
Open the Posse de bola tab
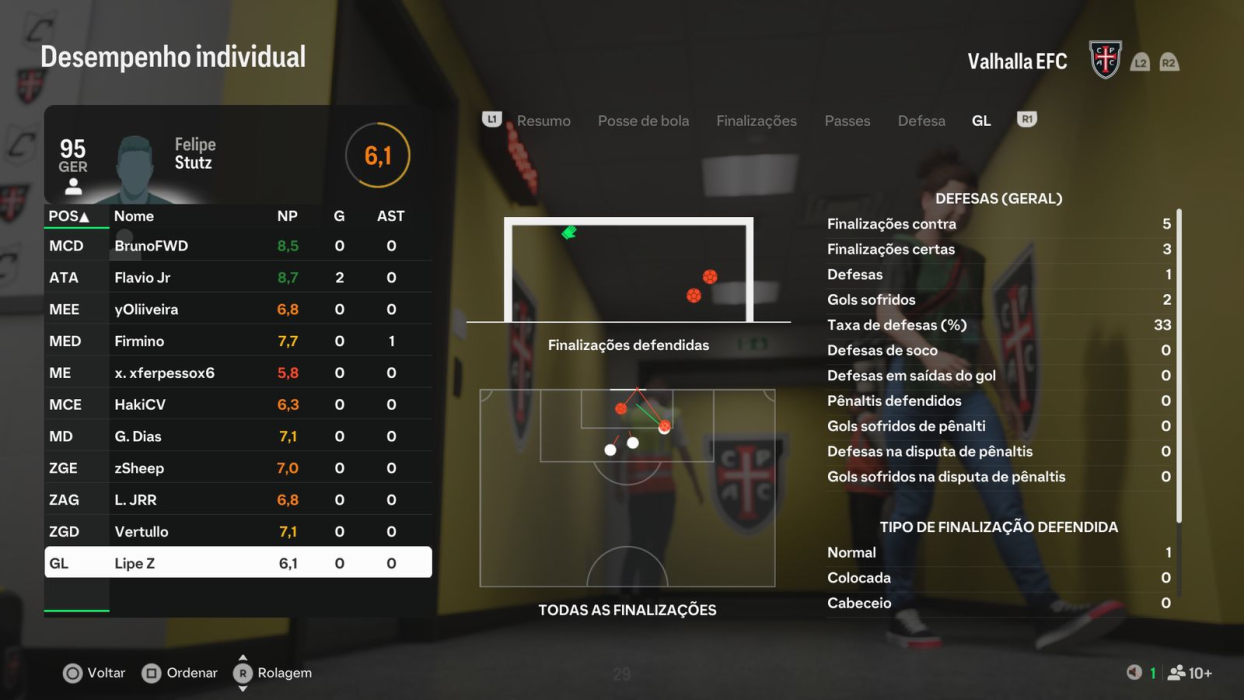(643, 121)
